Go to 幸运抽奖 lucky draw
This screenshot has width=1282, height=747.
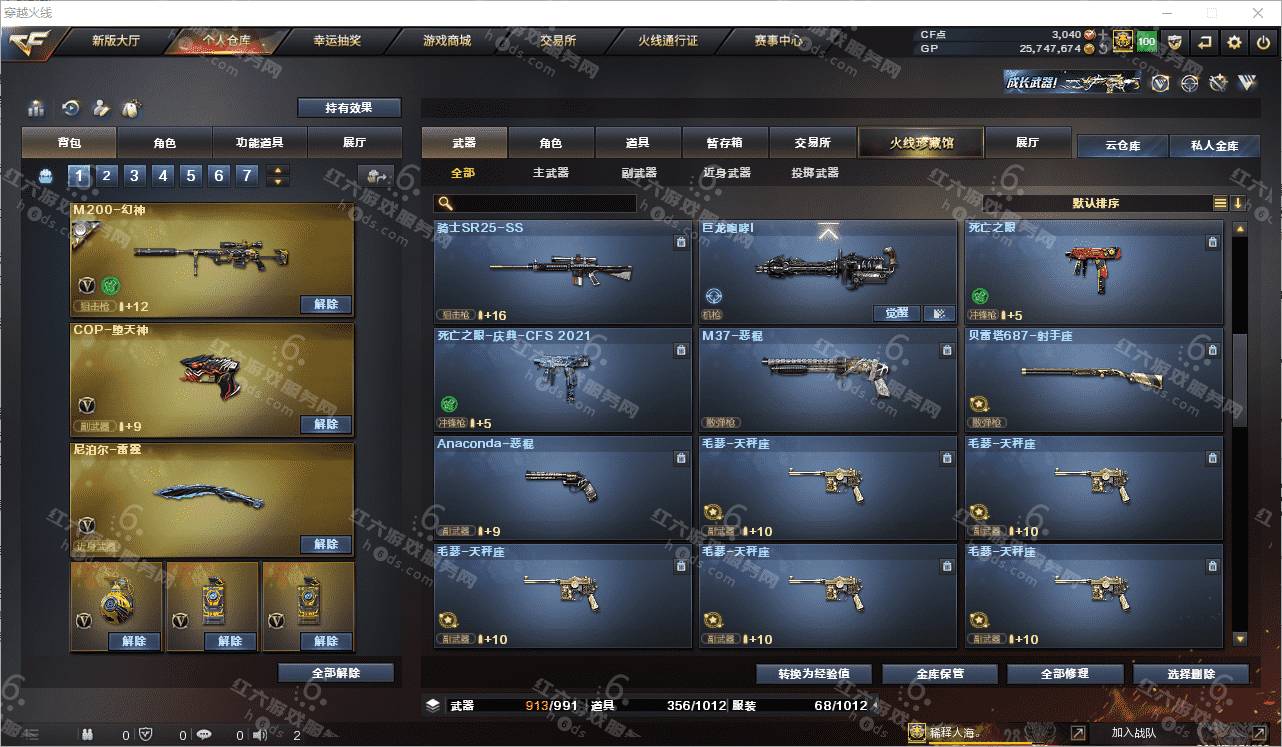pyautogui.click(x=337, y=42)
